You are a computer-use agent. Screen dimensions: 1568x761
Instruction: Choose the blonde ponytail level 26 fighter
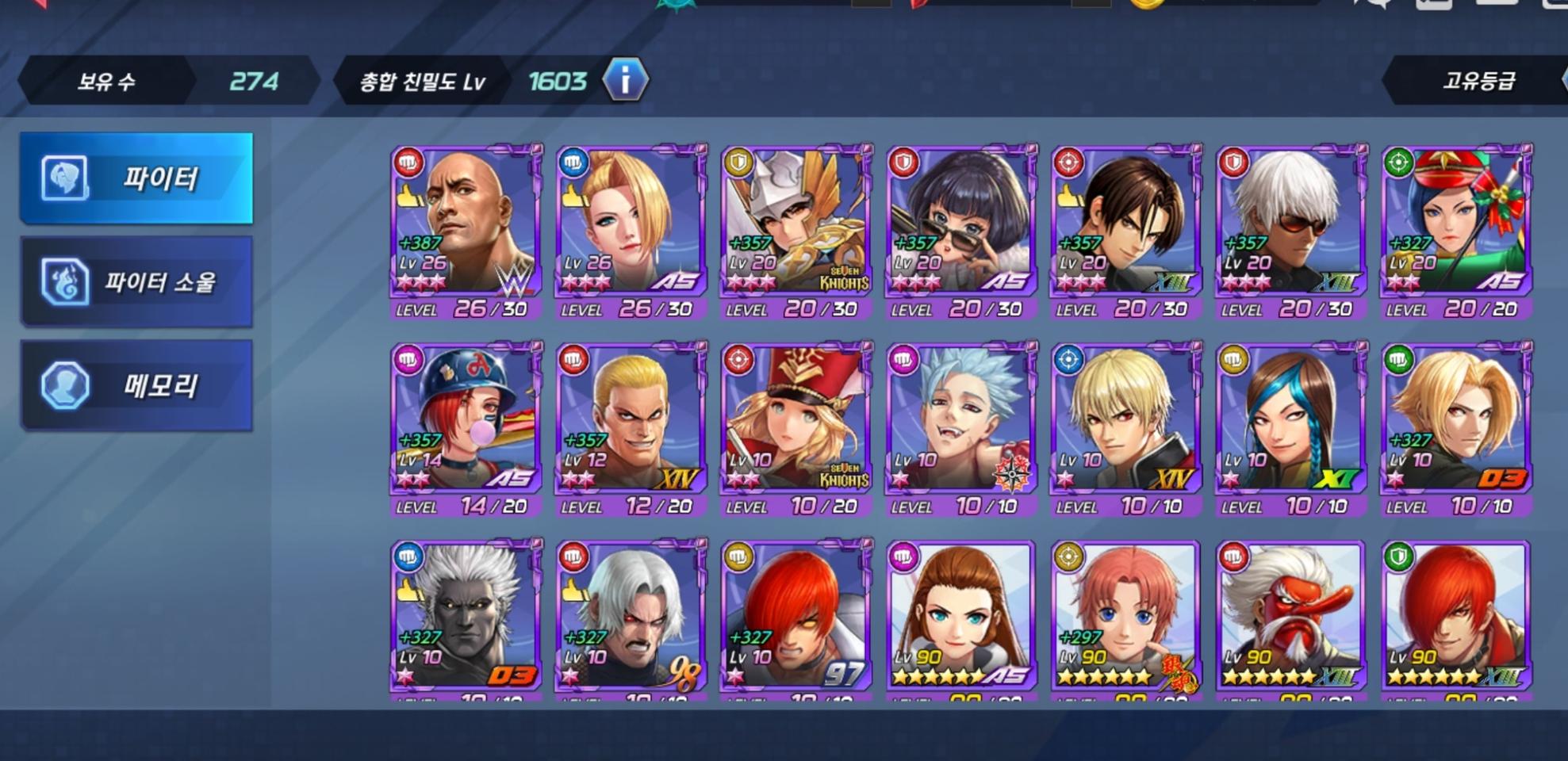(x=631, y=220)
